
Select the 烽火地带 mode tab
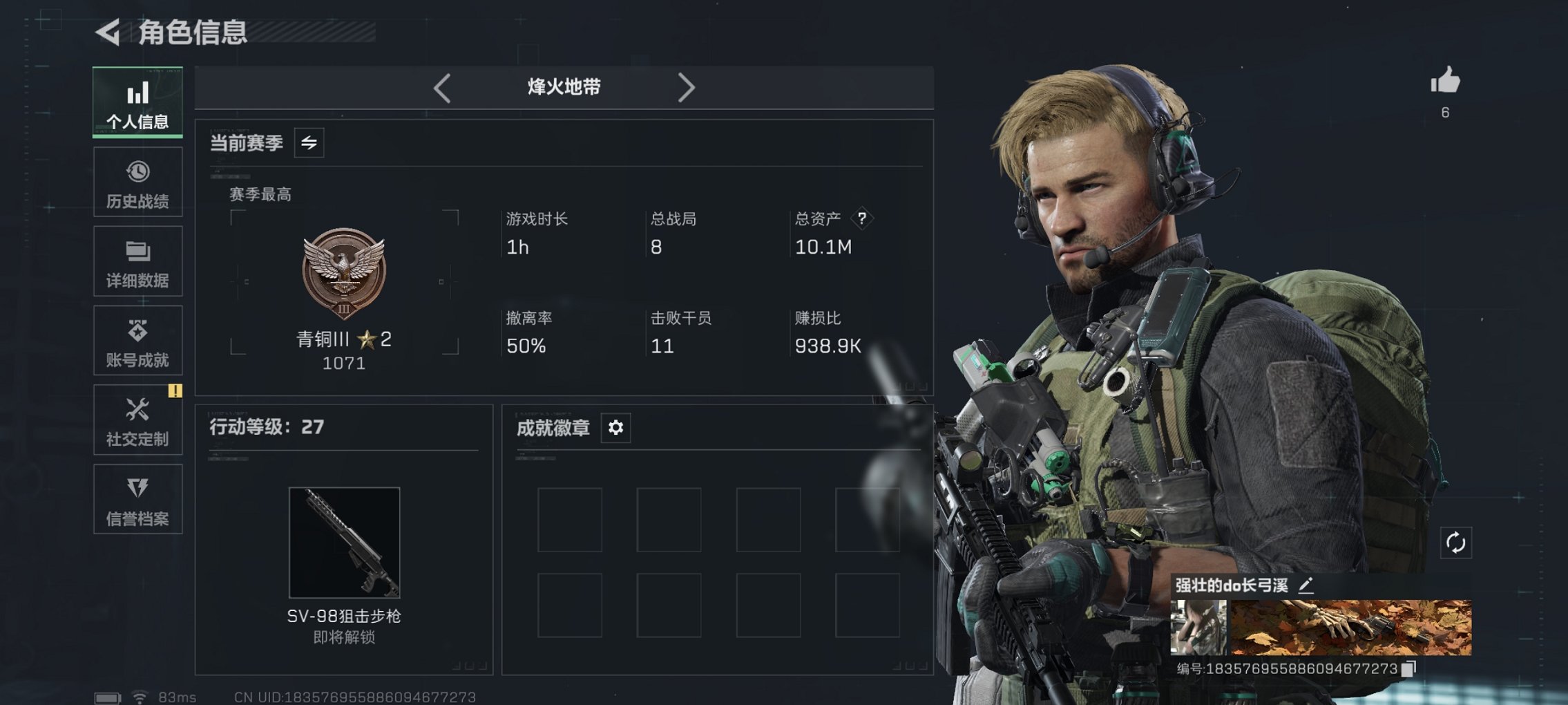(x=562, y=88)
